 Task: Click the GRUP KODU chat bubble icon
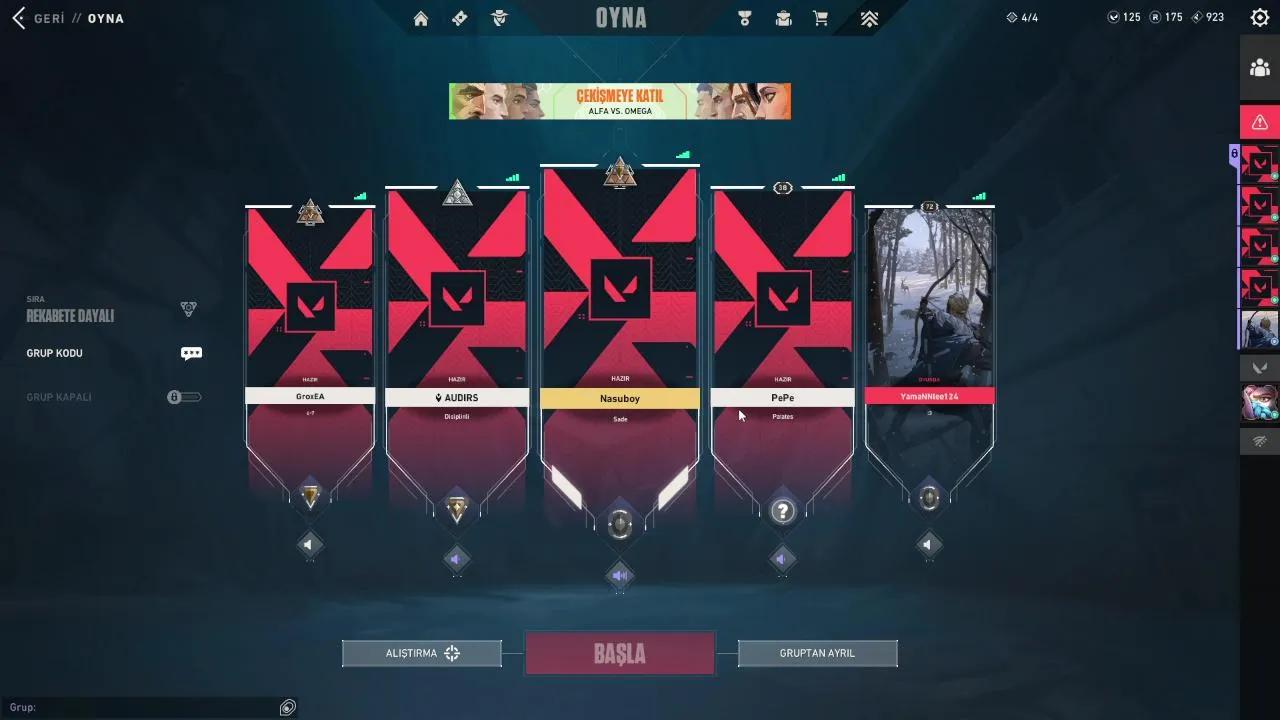click(x=190, y=353)
